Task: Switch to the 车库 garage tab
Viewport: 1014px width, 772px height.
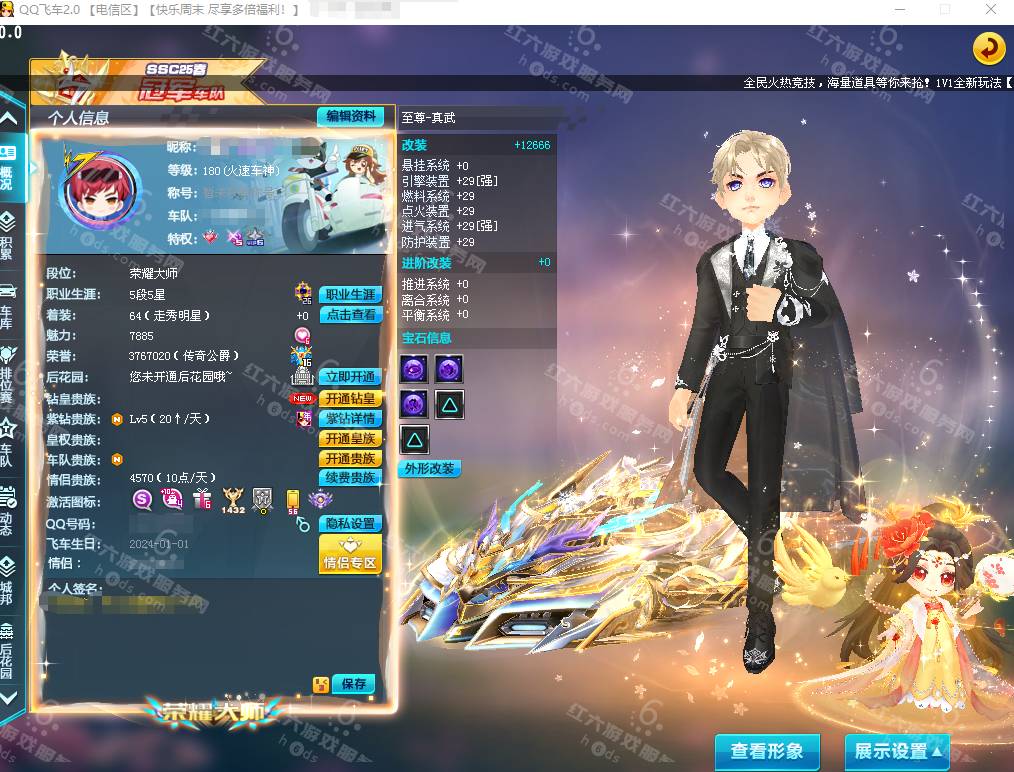Action: click(x=7, y=304)
